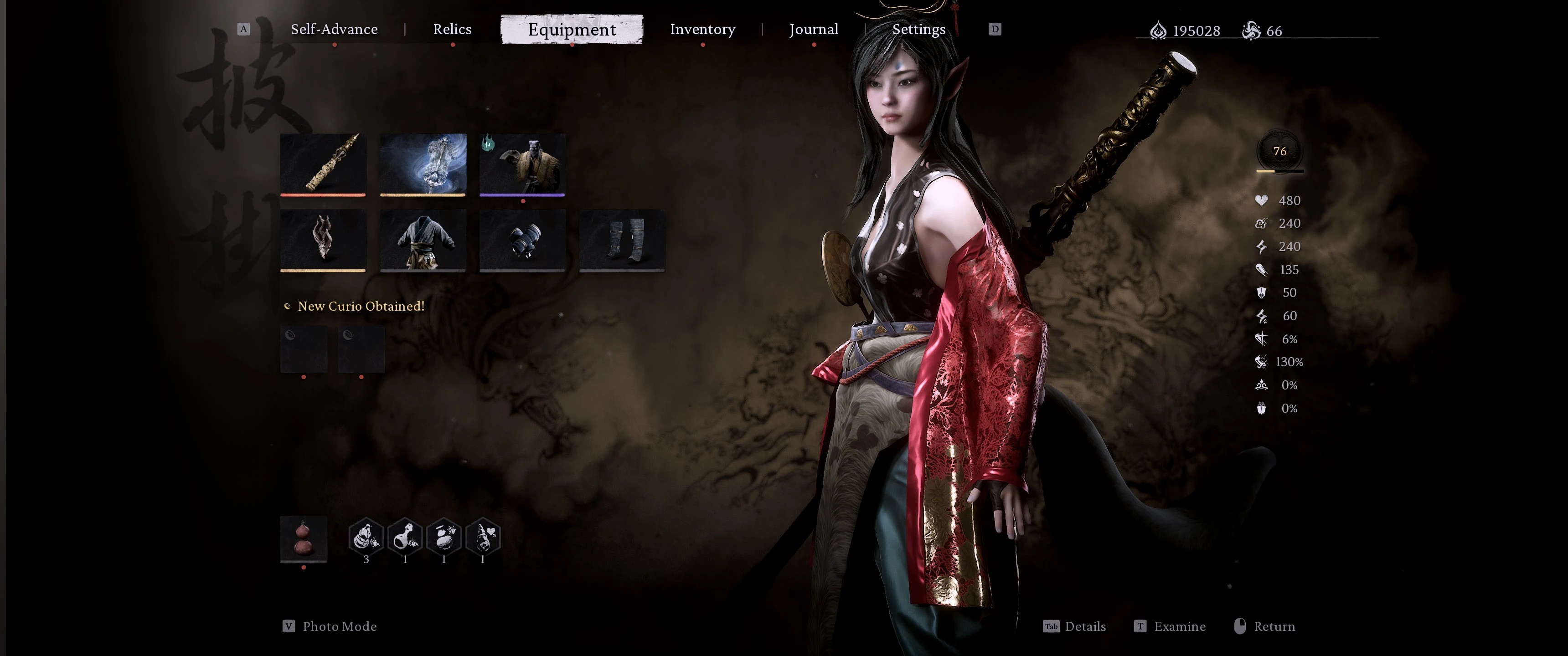
Task: Switch to the Settings tab
Action: pos(918,29)
